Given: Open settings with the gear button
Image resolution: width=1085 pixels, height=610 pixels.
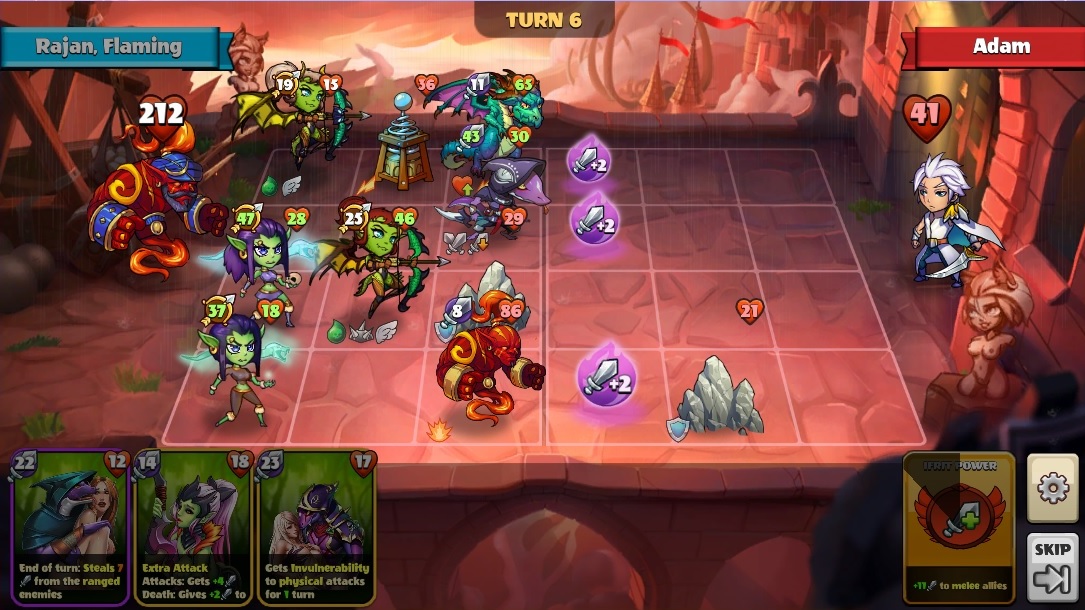Looking at the screenshot, I should 1052,488.
